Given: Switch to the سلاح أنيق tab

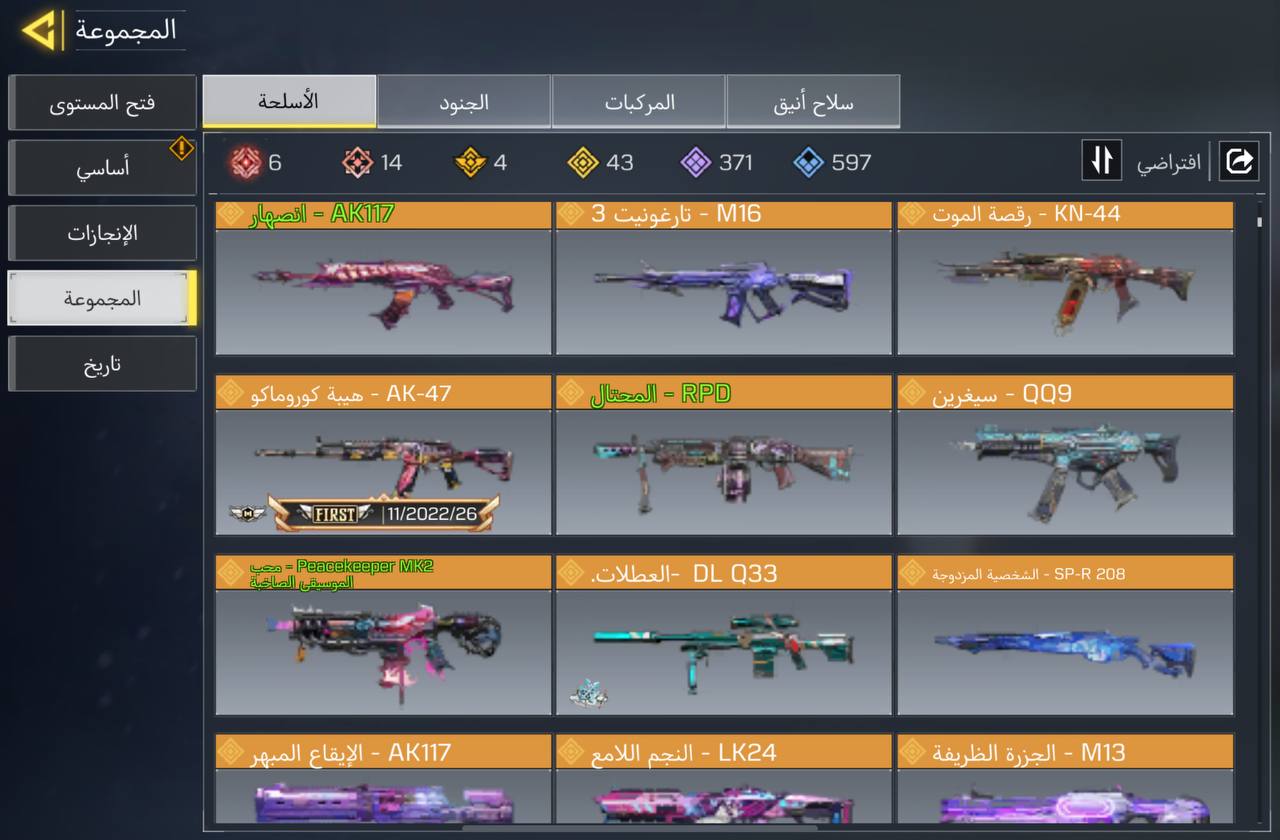Looking at the screenshot, I should point(813,102).
